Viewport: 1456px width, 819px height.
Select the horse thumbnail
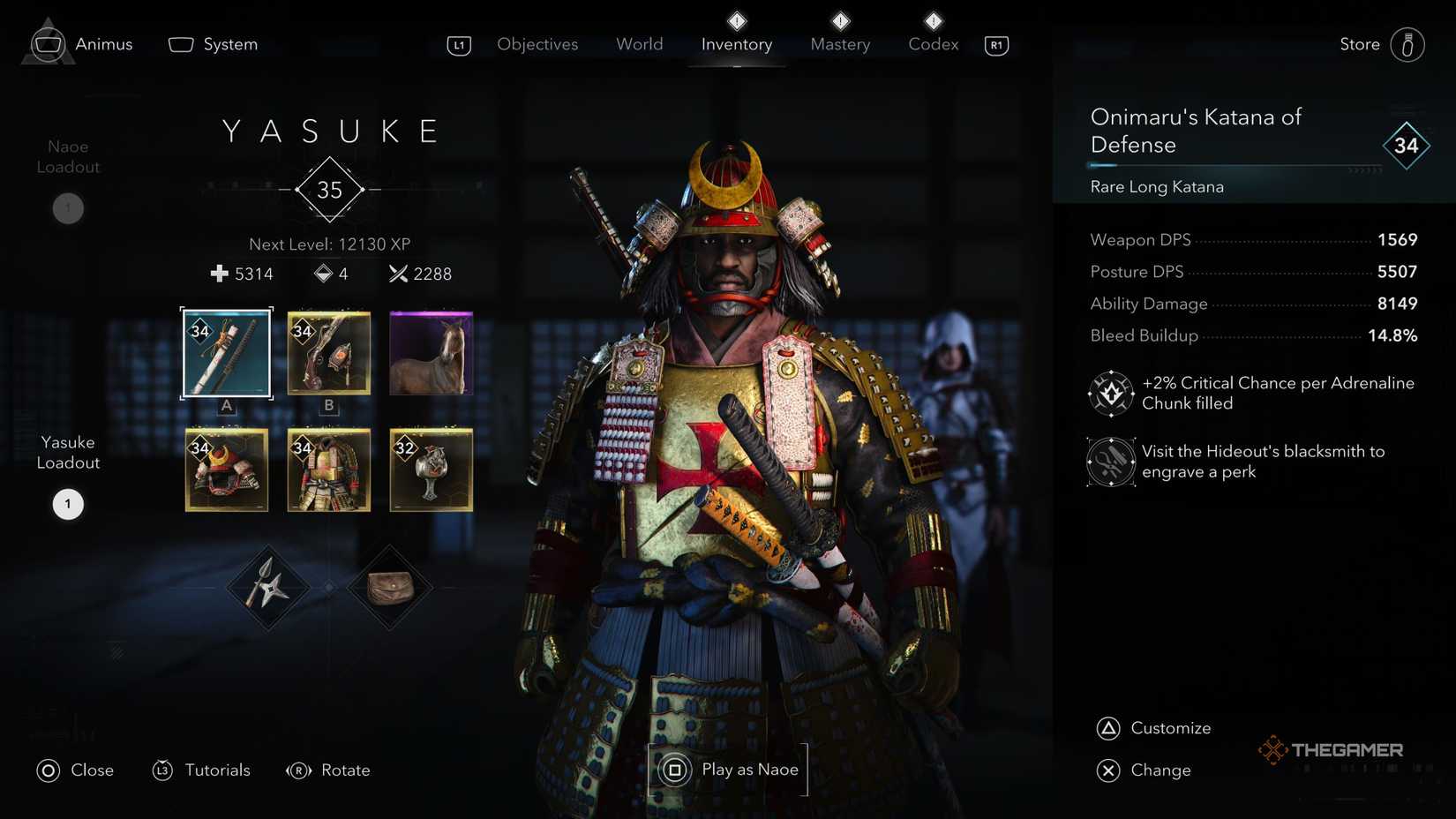[x=430, y=352]
